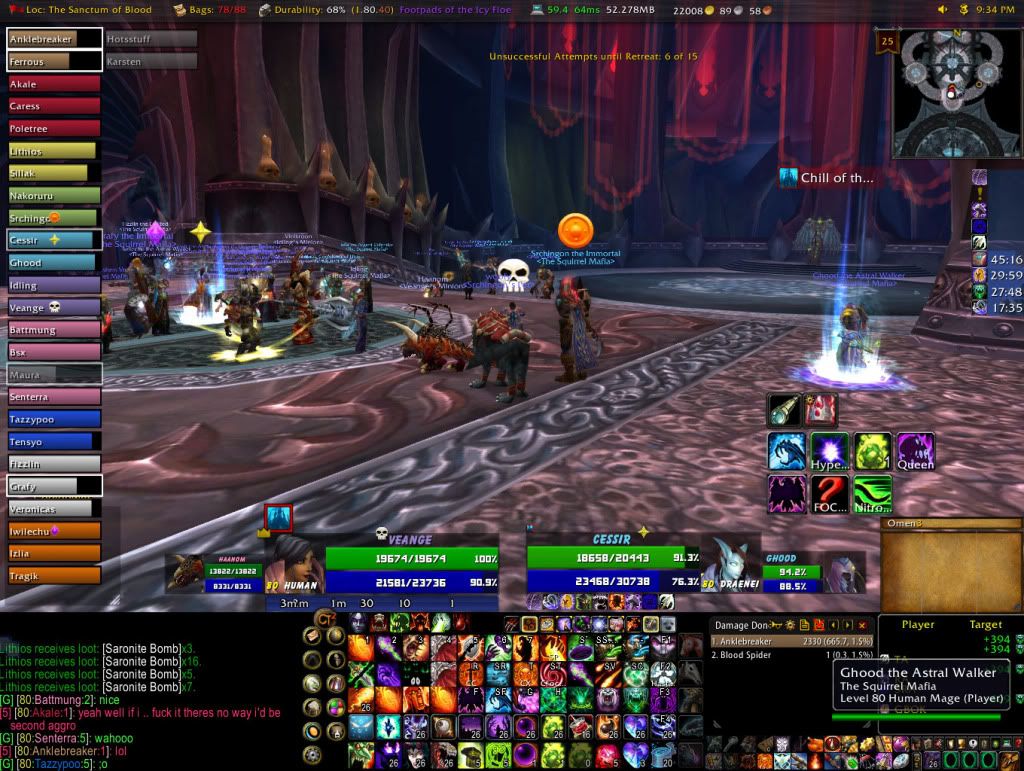Select Izlia's orange raid frame
Viewport: 1024px width, 771px height.
tap(54, 553)
